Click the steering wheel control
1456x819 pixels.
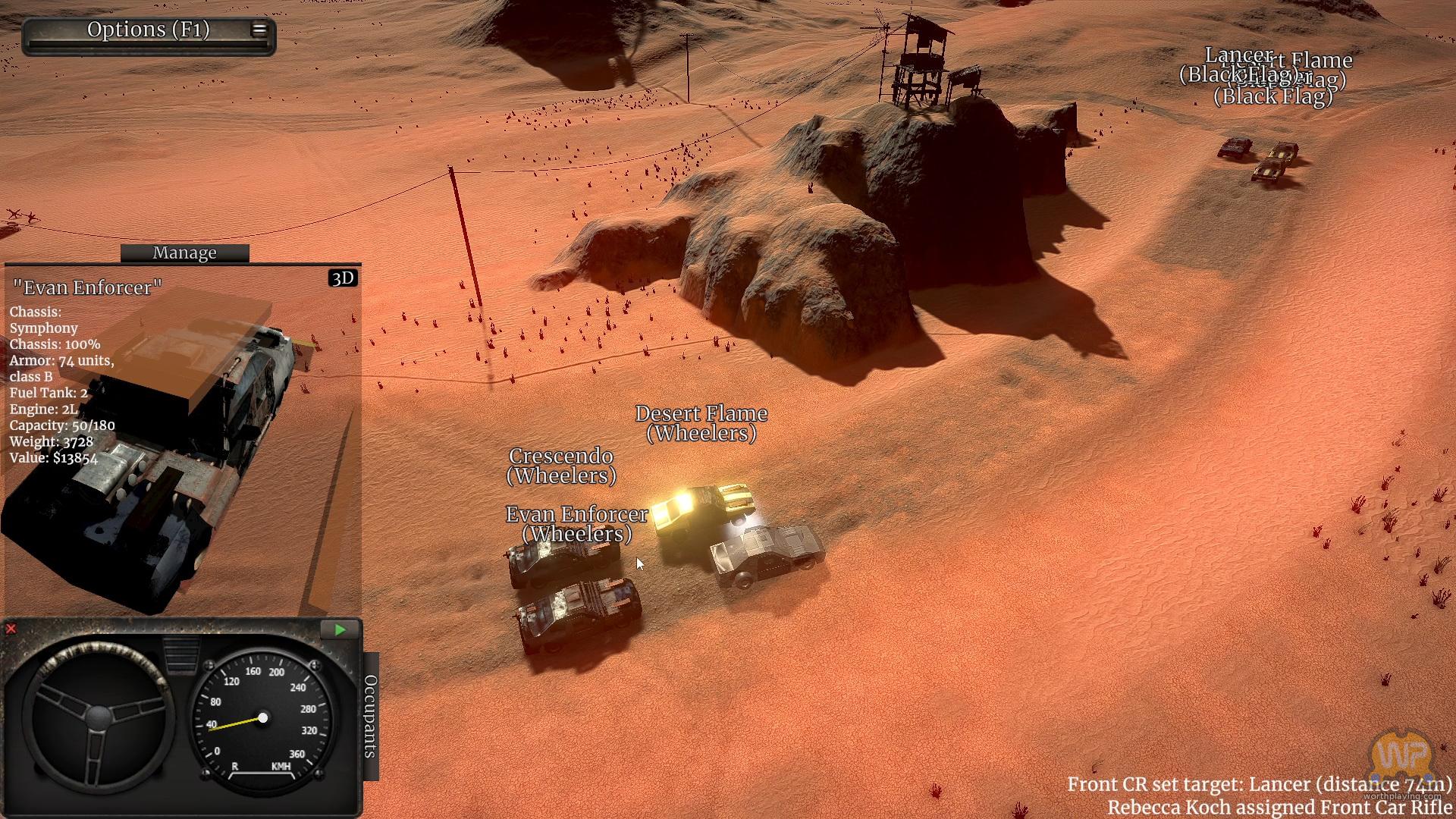[x=99, y=717]
